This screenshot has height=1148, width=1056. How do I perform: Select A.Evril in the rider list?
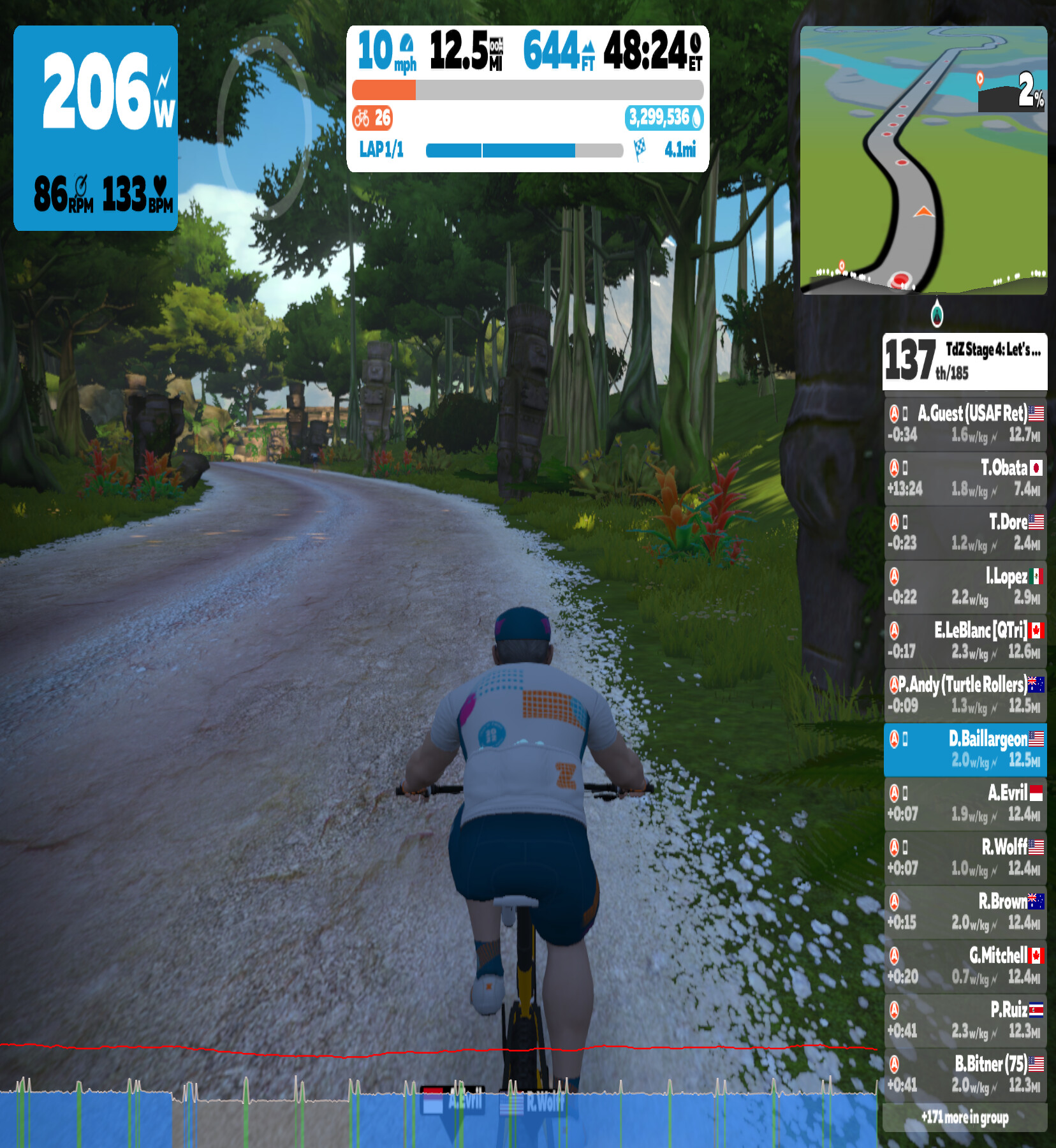(965, 804)
